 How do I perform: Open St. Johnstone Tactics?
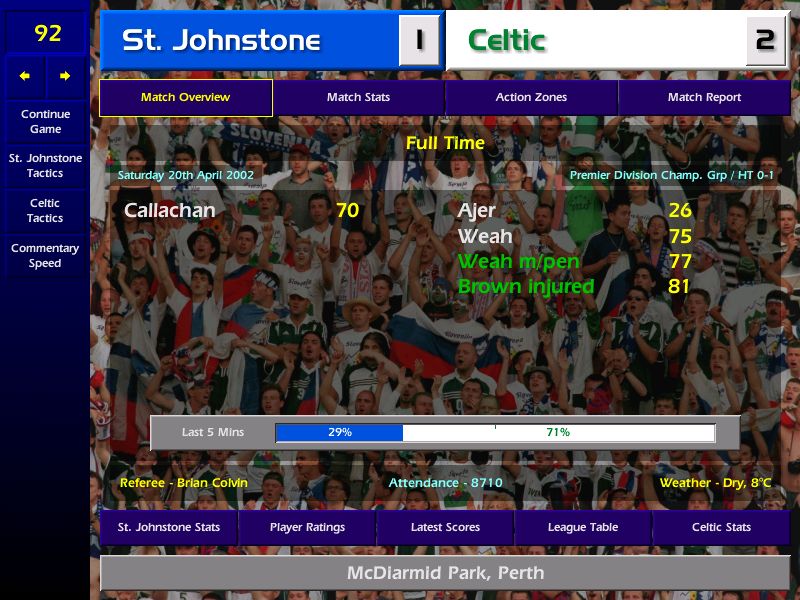pos(45,166)
